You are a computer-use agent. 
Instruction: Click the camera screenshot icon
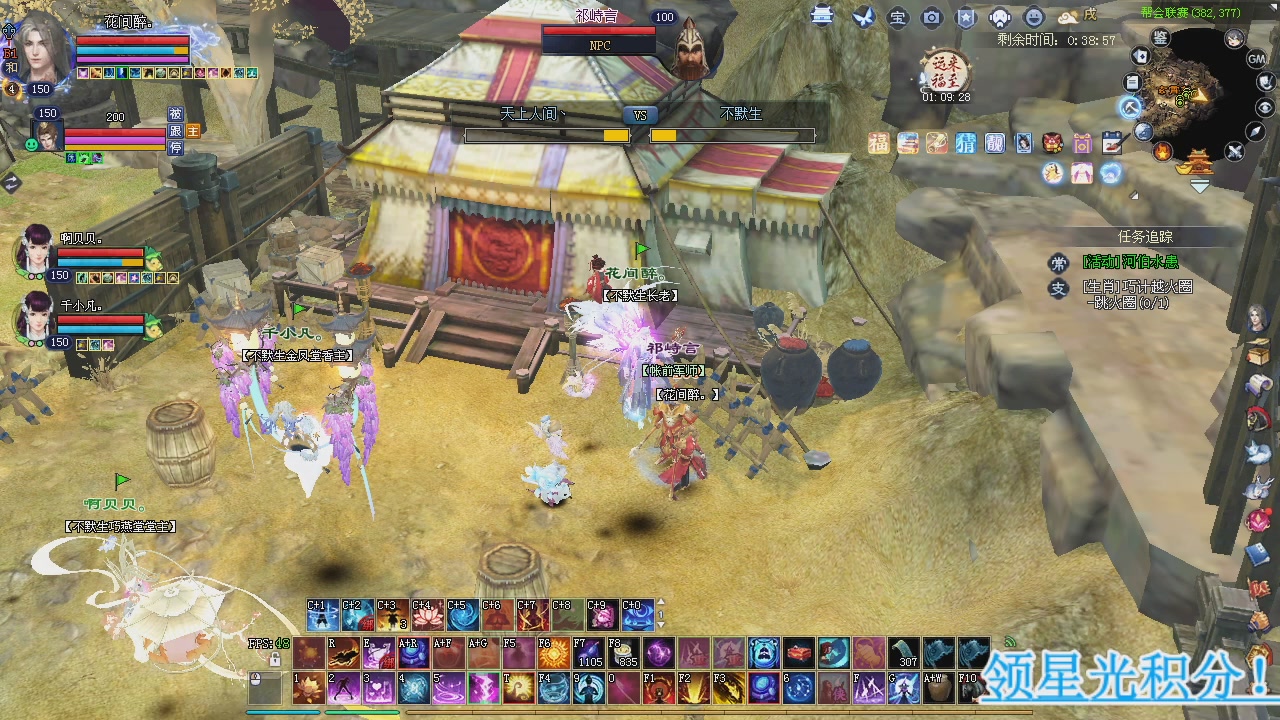pos(931,17)
